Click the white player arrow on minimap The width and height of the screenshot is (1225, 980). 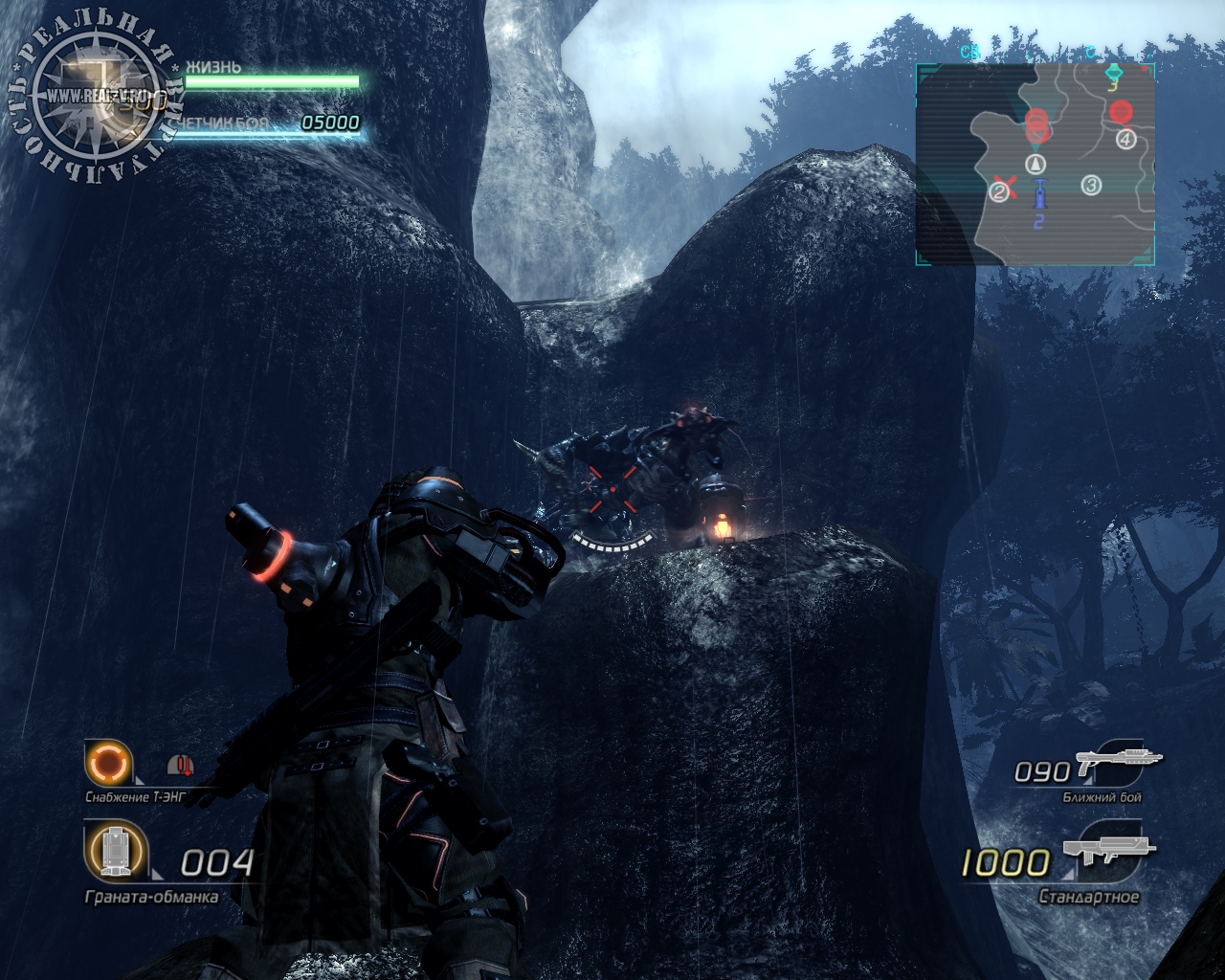(1036, 164)
